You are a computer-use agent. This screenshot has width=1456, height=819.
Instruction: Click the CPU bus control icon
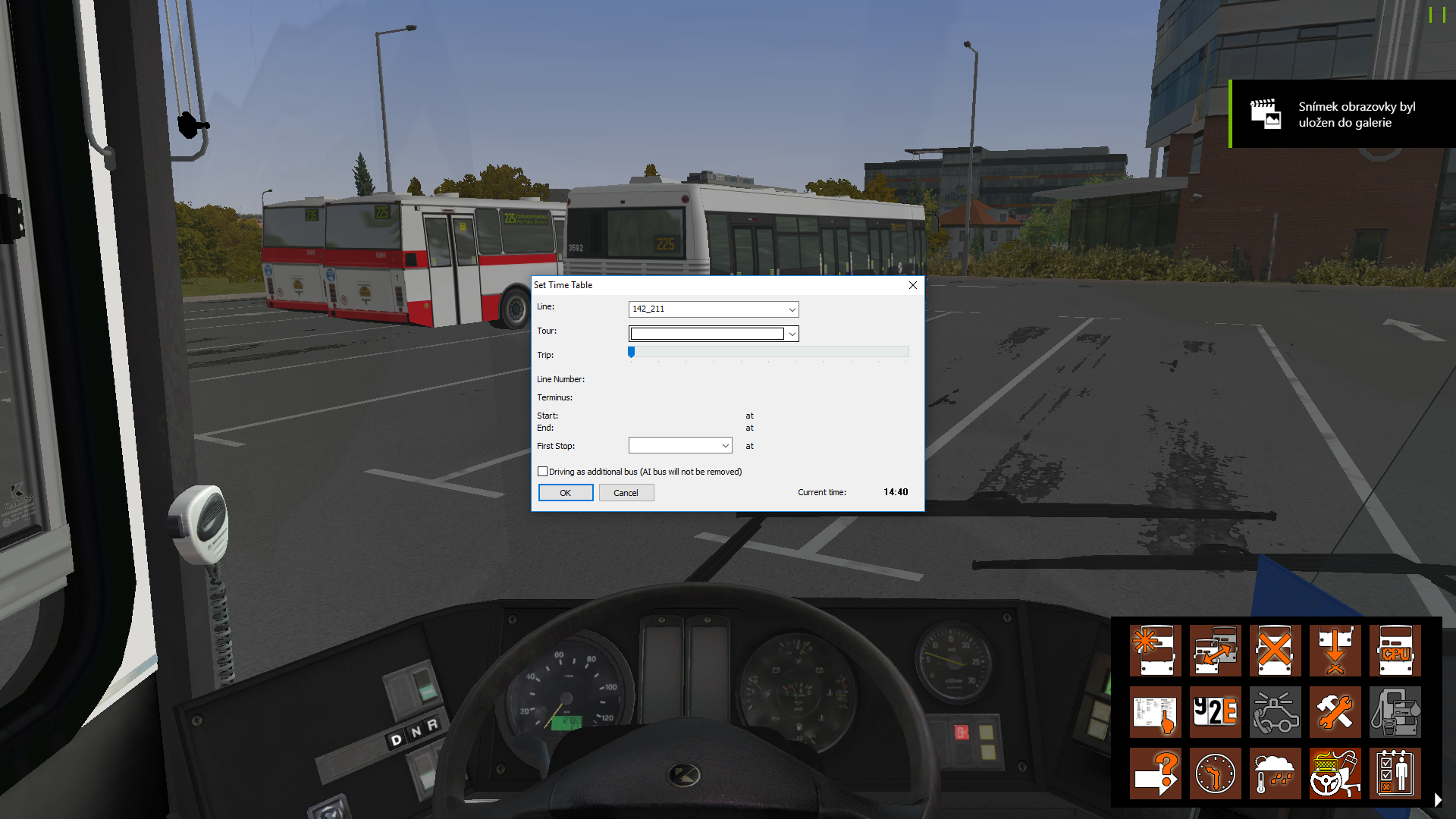[x=1395, y=650]
